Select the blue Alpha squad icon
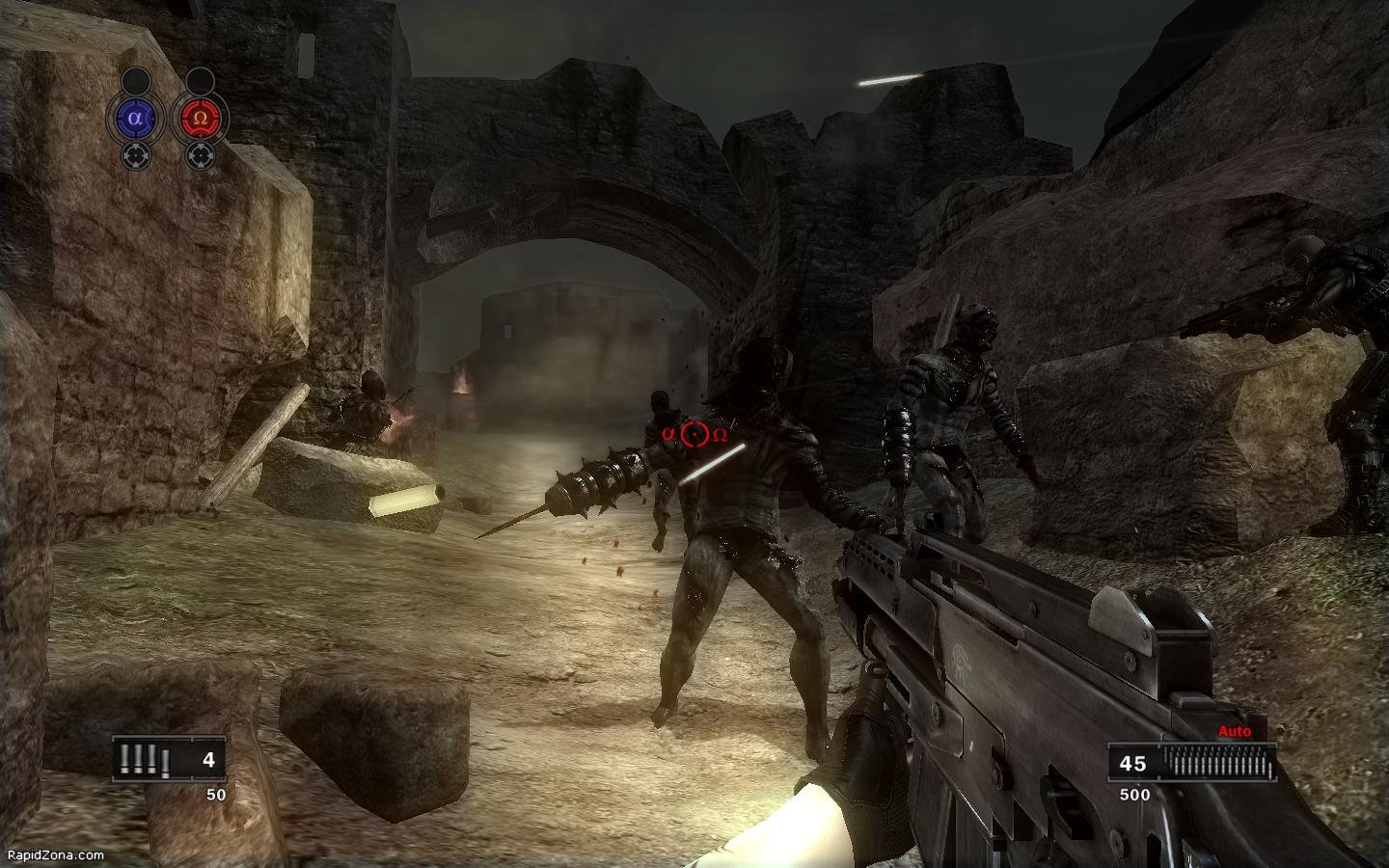1389x868 pixels. [x=135, y=119]
